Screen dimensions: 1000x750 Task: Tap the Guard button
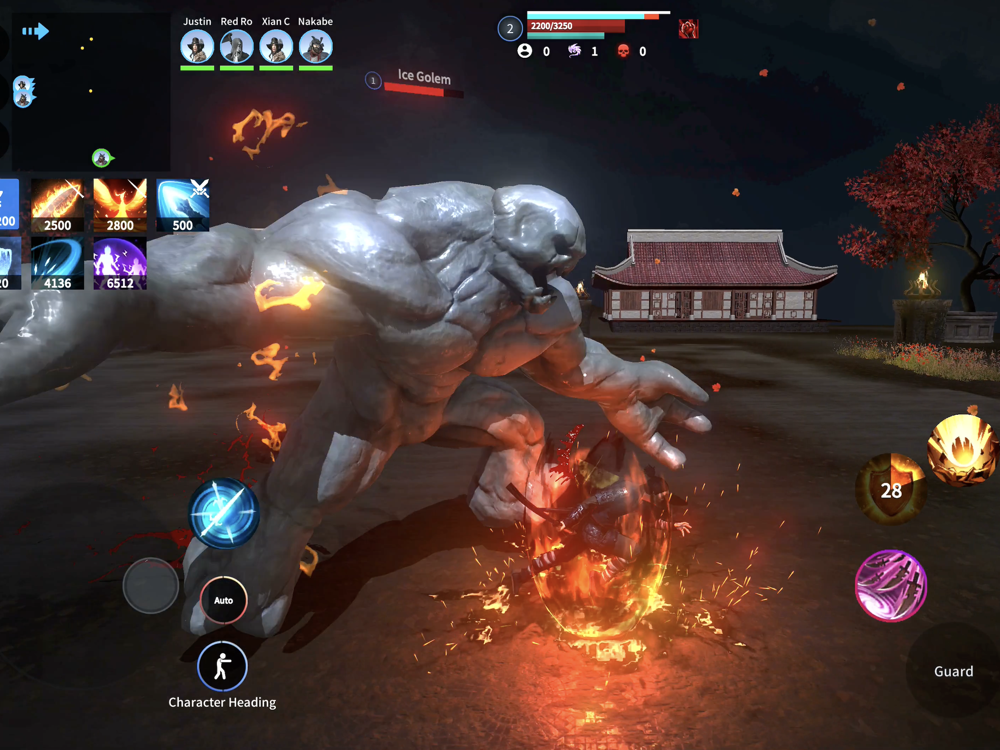[953, 671]
